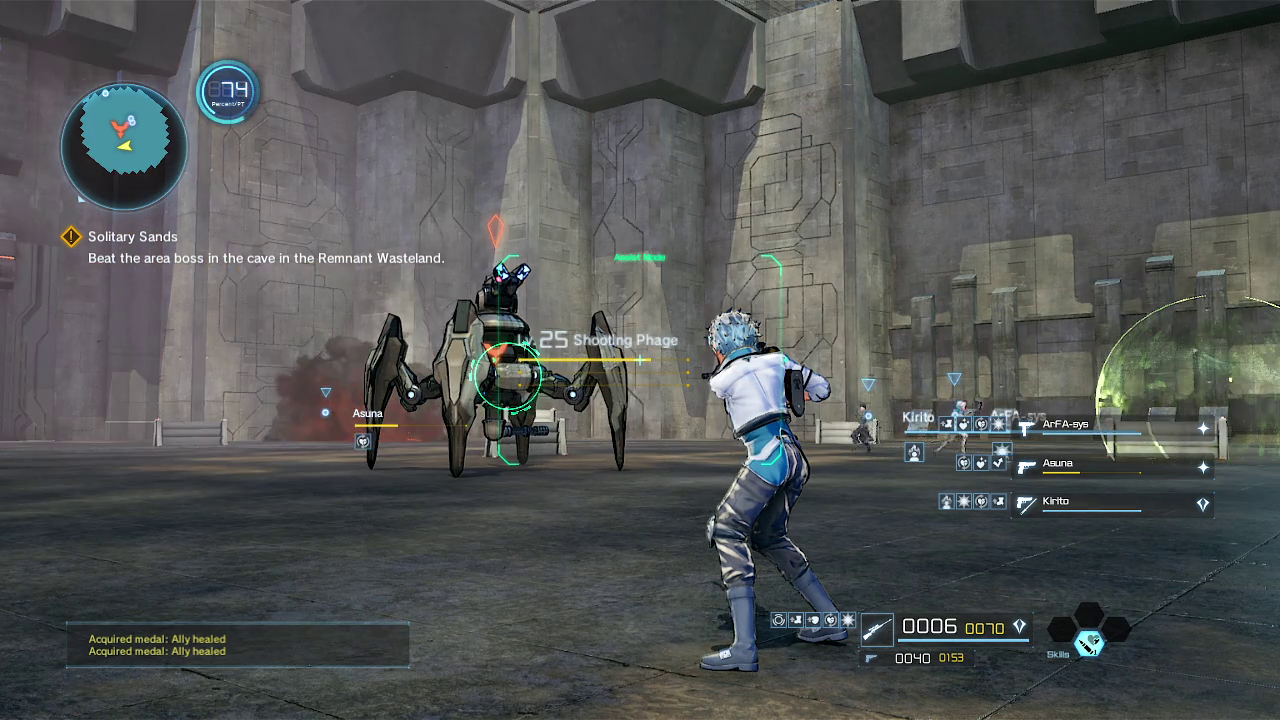Choose Kirito's party list row
Image resolution: width=1280 pixels, height=720 pixels.
(x=1110, y=504)
